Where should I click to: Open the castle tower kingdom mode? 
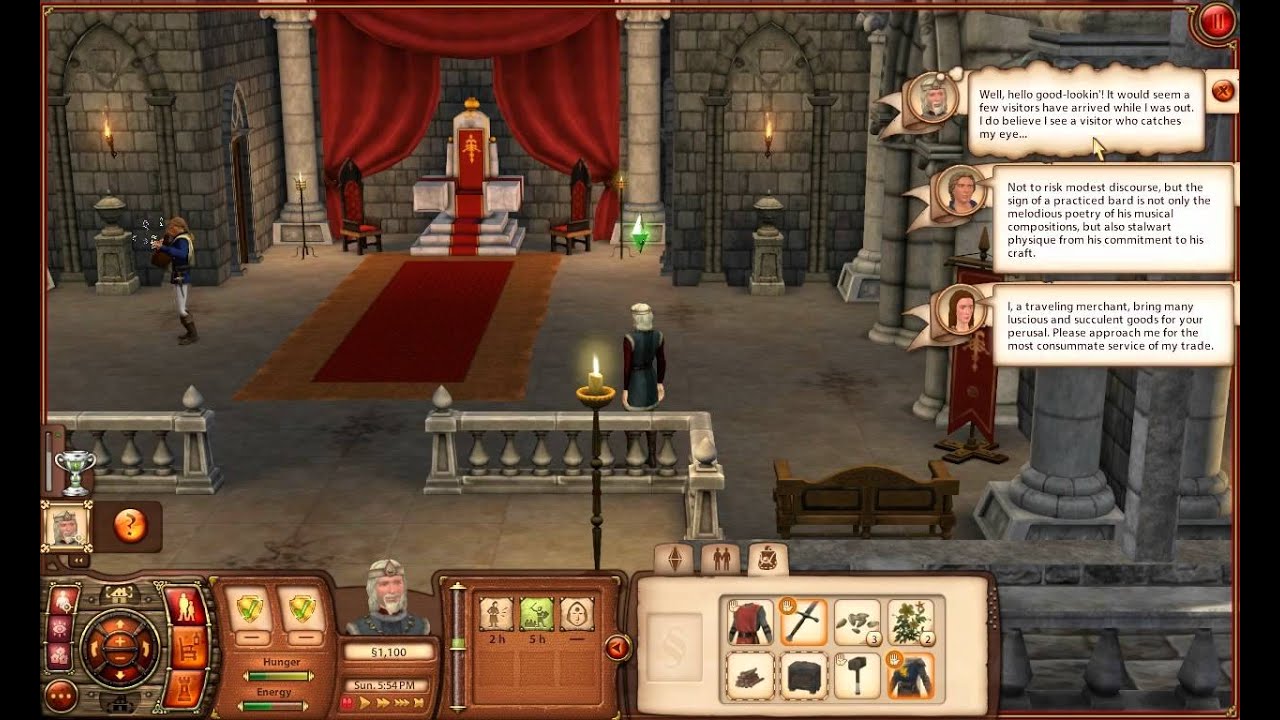185,690
